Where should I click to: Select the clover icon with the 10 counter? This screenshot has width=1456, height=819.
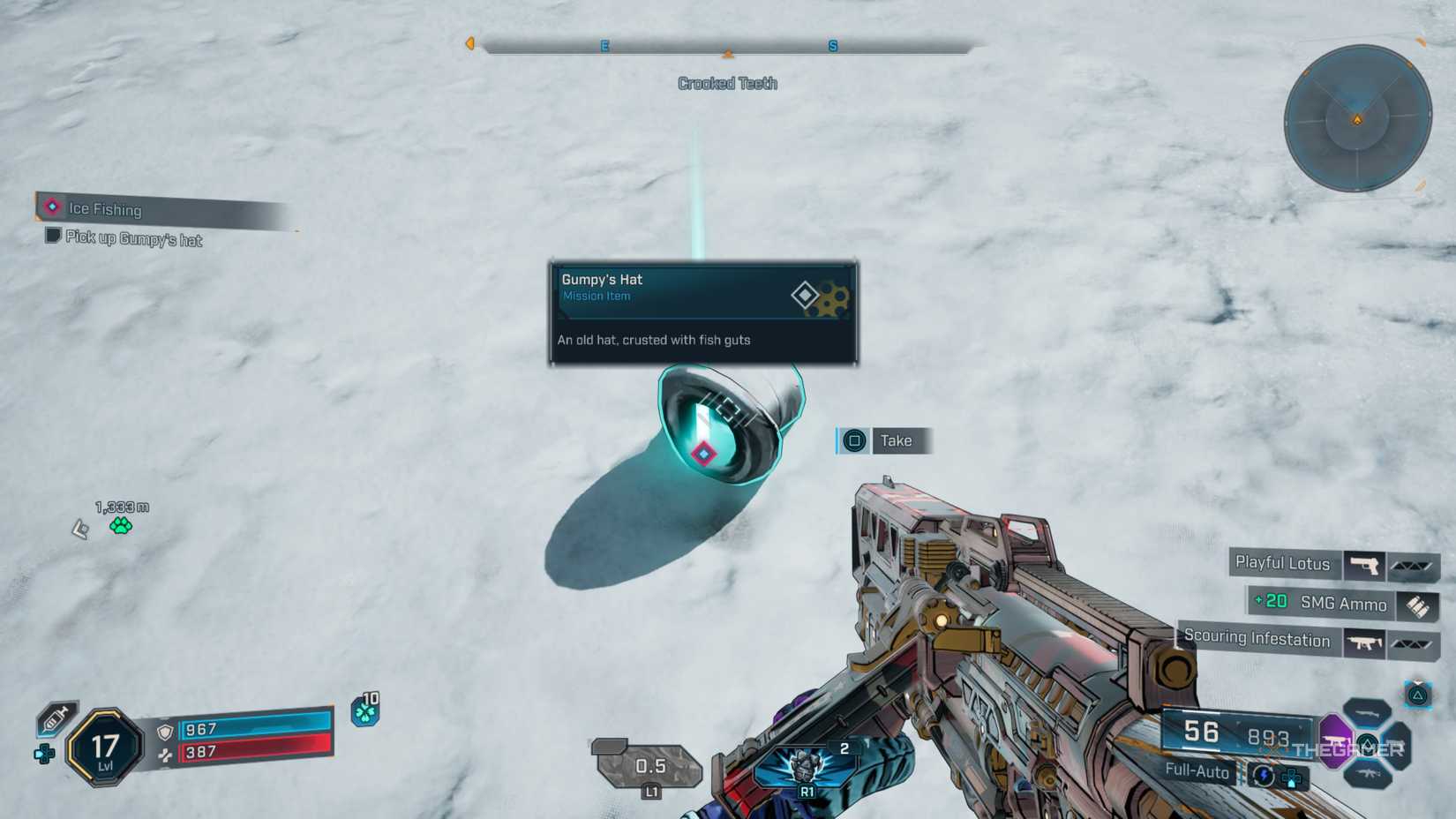click(367, 711)
